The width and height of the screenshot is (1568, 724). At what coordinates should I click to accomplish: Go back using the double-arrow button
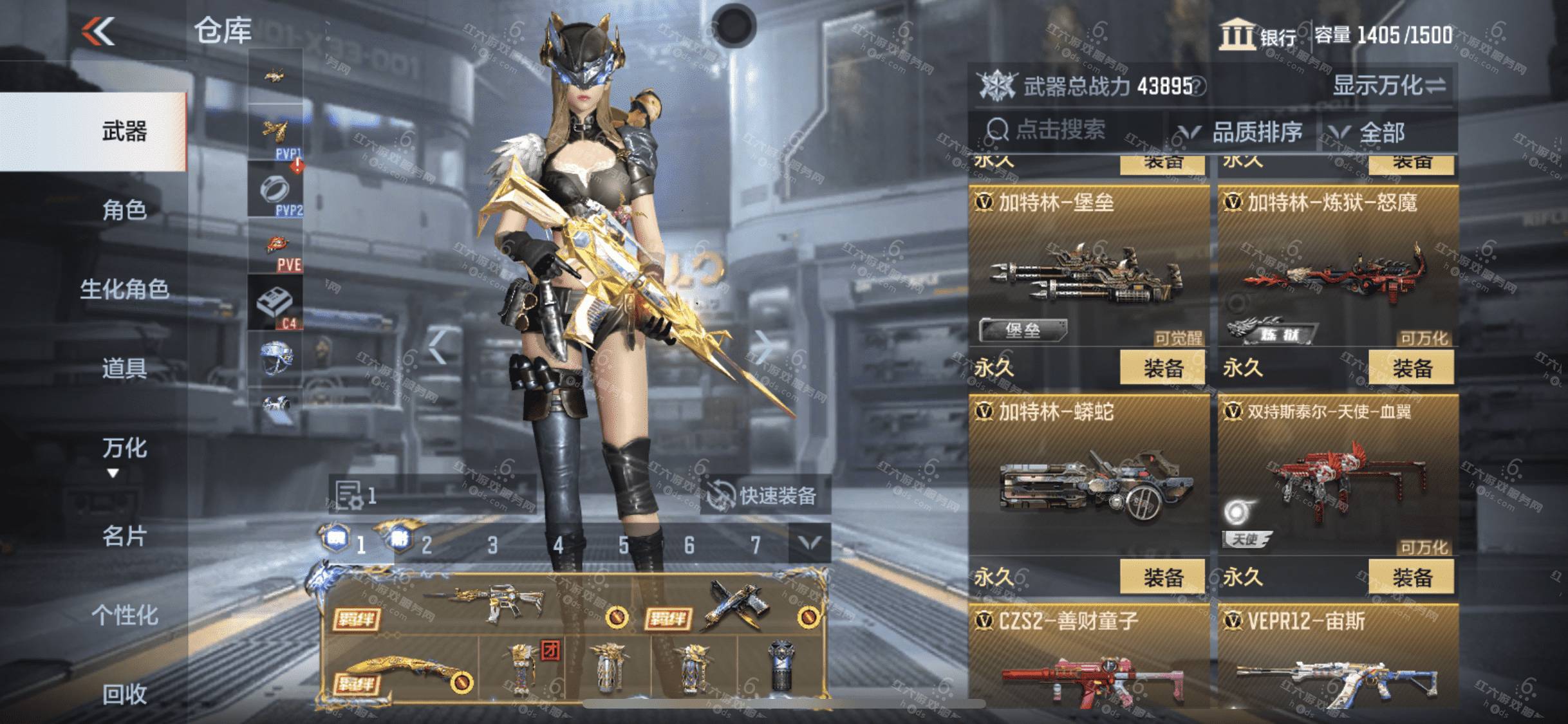pyautogui.click(x=98, y=31)
